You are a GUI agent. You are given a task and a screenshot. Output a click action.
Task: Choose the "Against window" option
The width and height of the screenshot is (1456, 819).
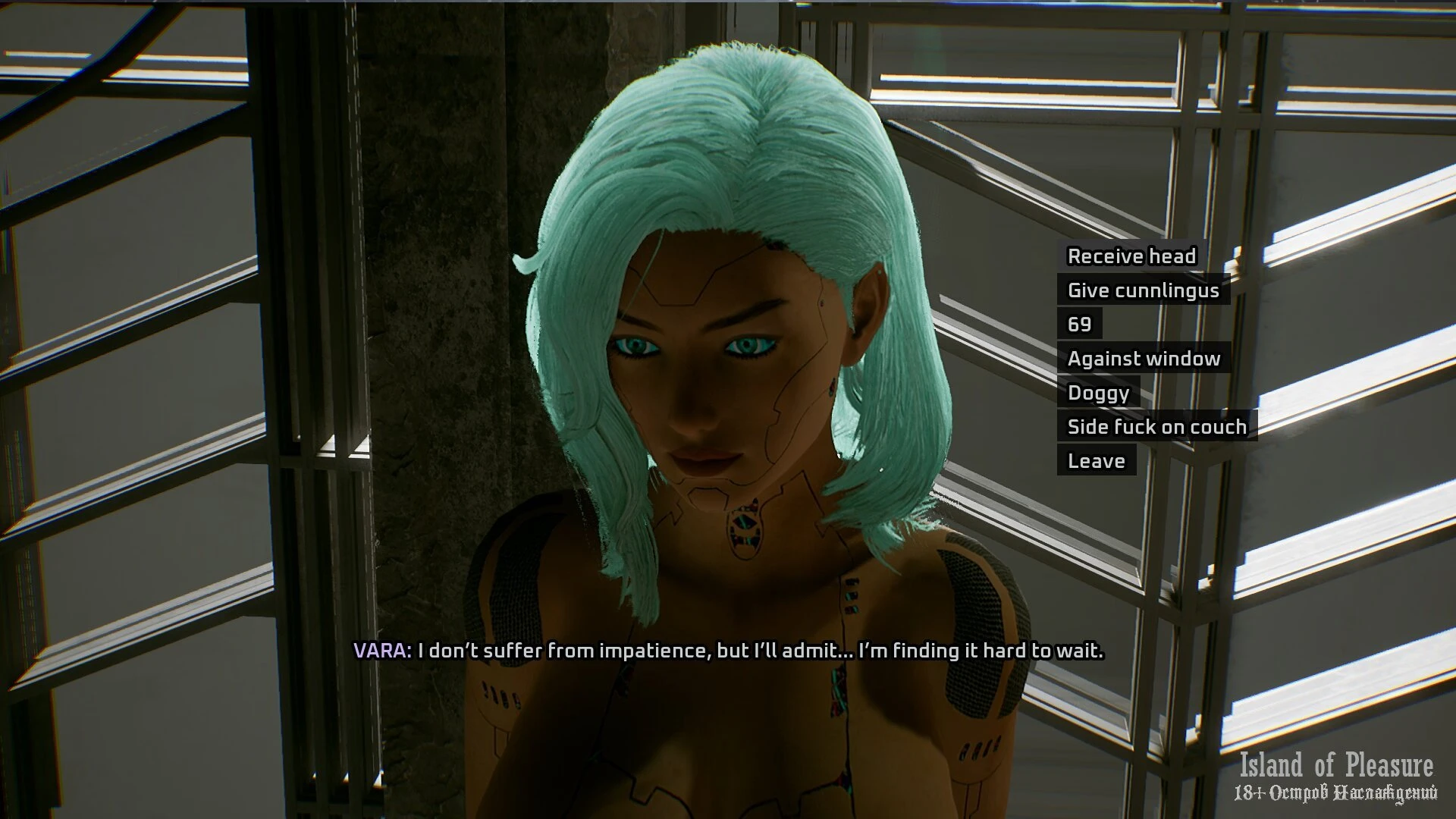pos(1144,359)
